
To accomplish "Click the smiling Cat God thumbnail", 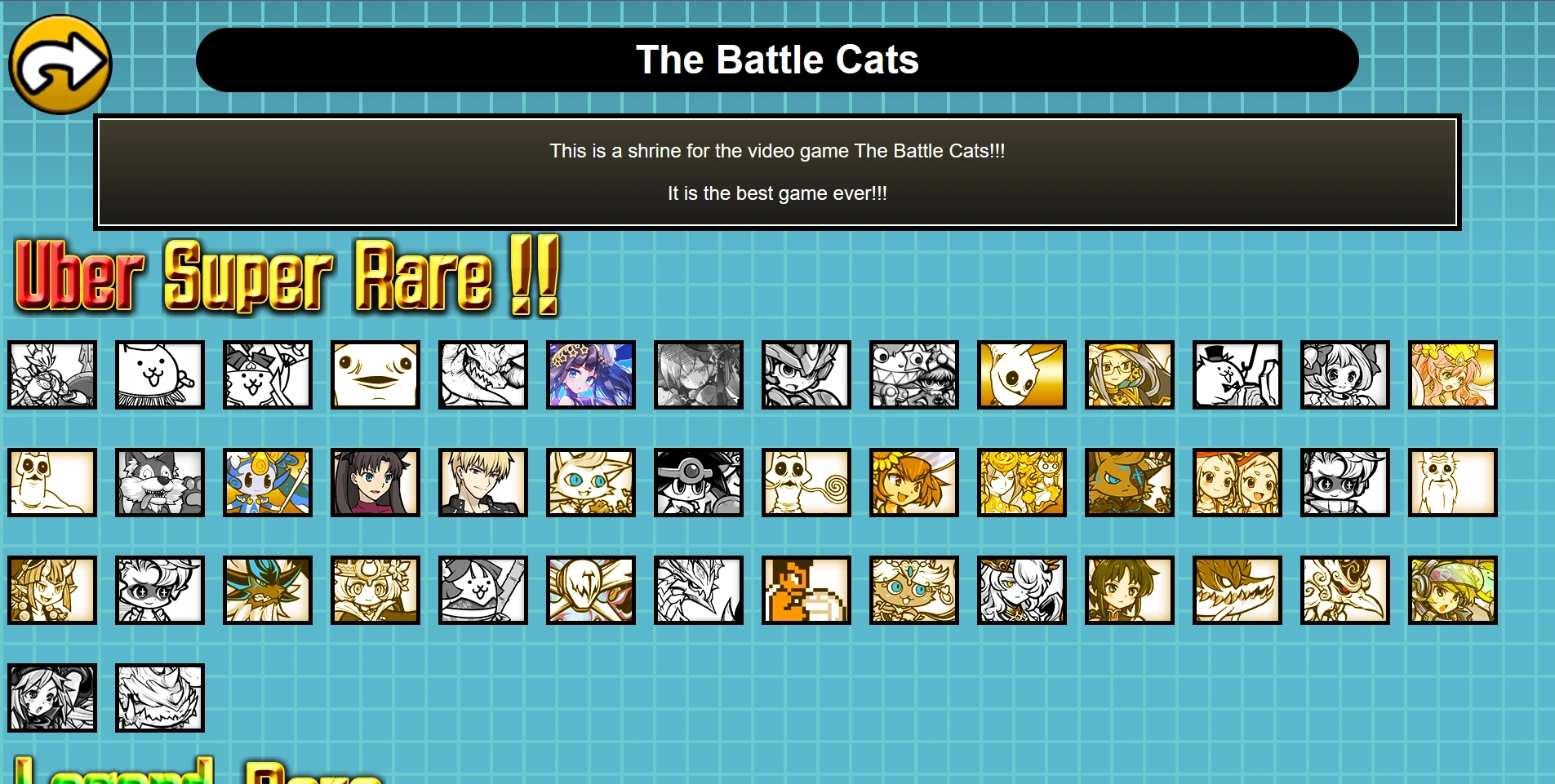I will pos(375,375).
